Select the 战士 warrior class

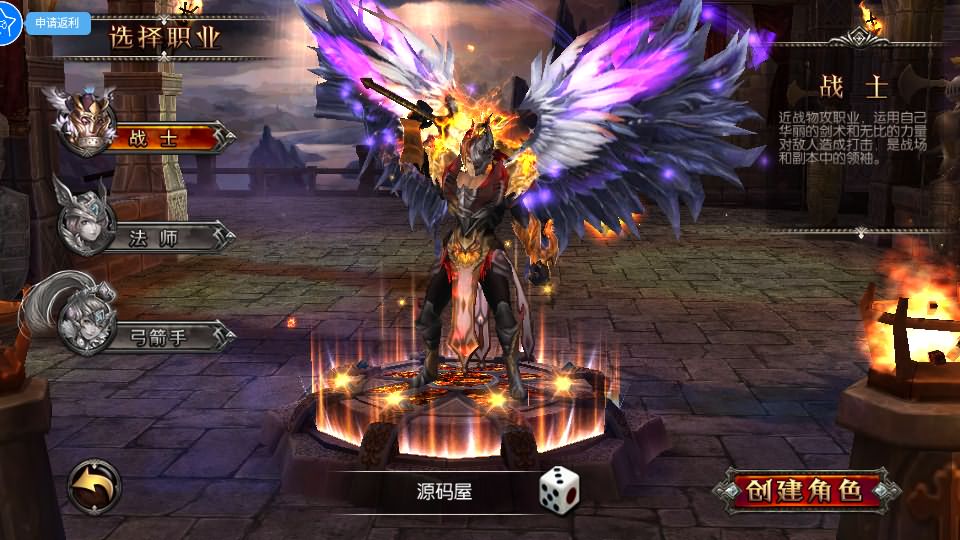166,139
